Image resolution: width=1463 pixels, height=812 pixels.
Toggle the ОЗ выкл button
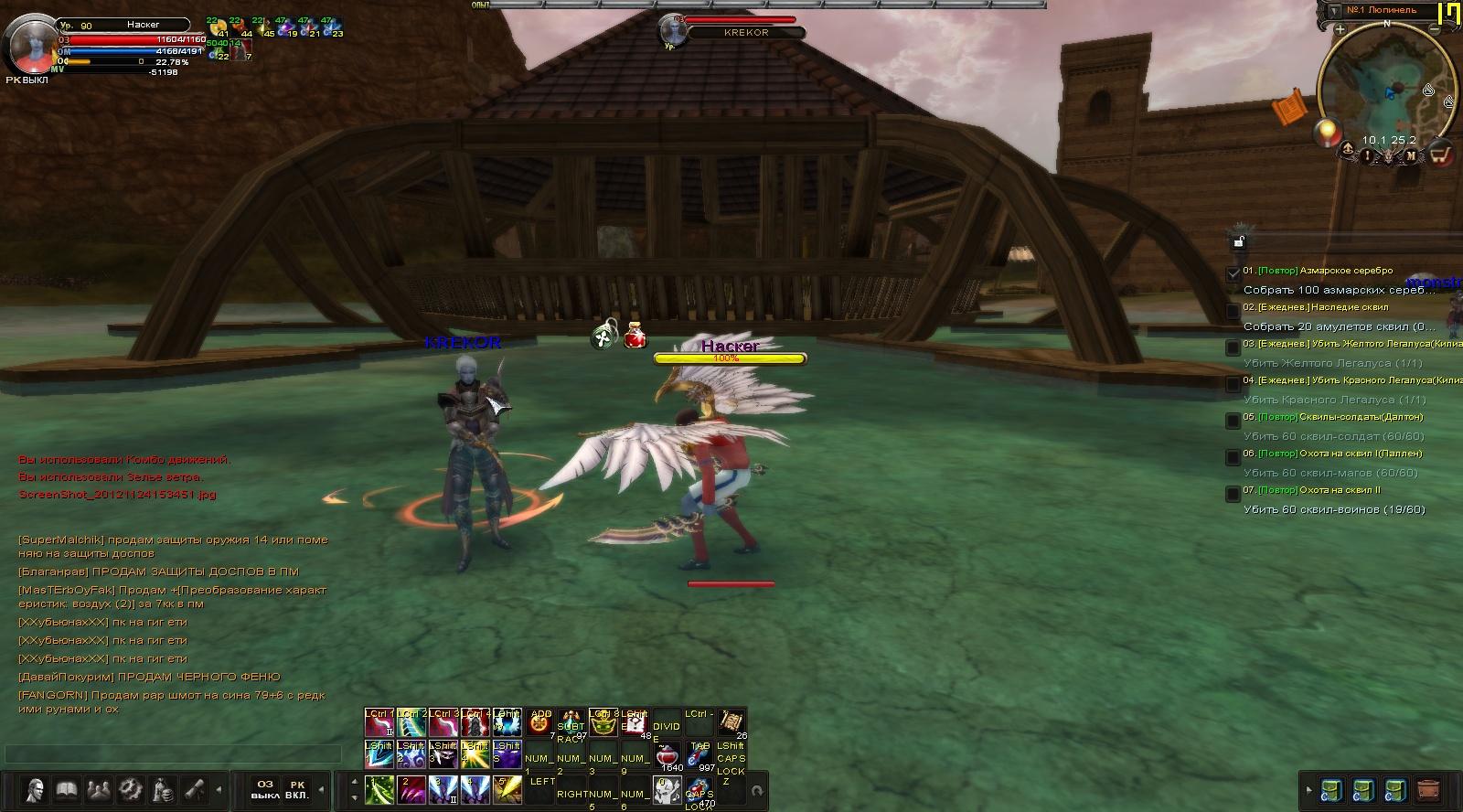tap(265, 789)
